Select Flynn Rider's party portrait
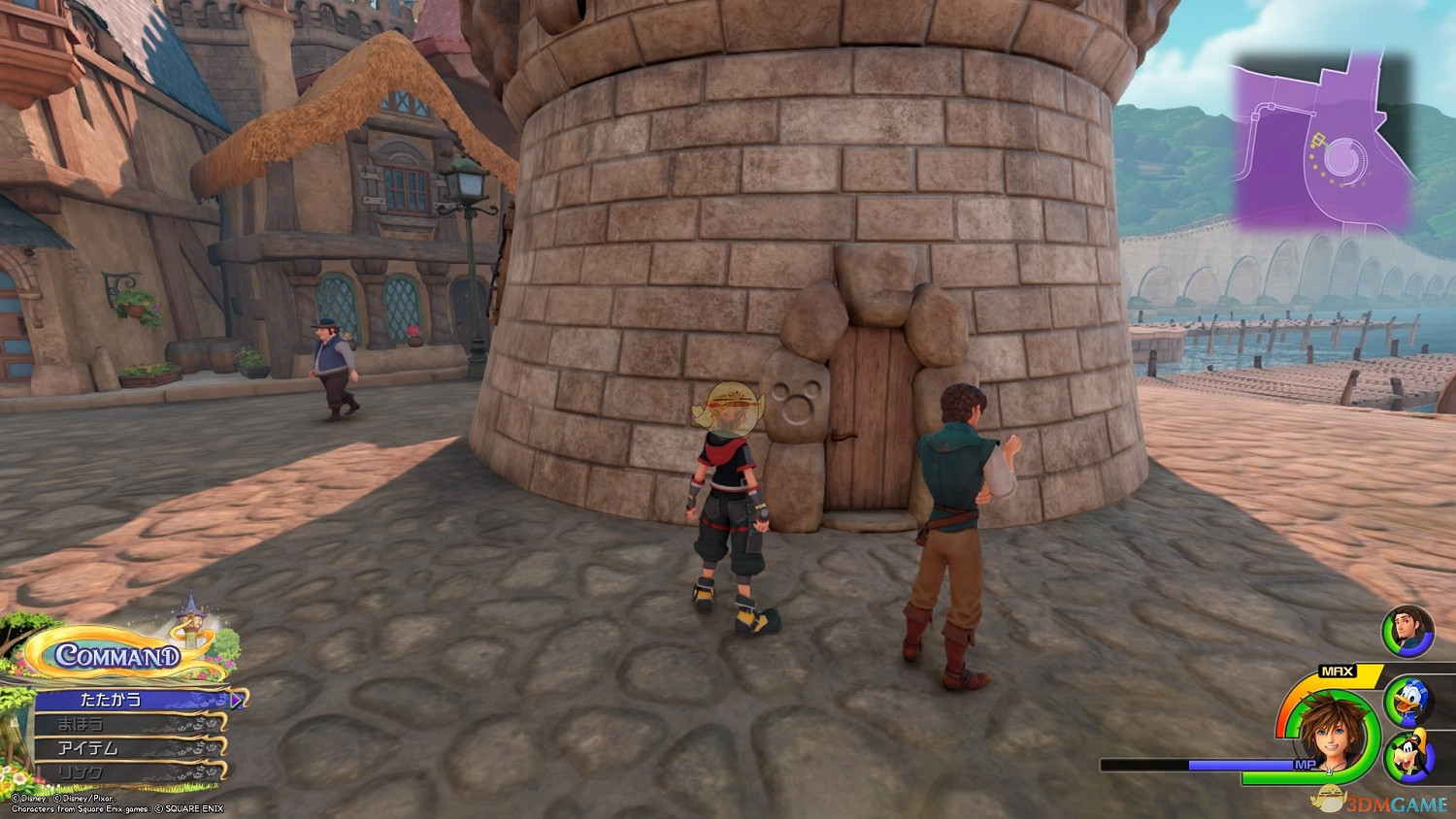This screenshot has height=819, width=1456. point(1406,629)
